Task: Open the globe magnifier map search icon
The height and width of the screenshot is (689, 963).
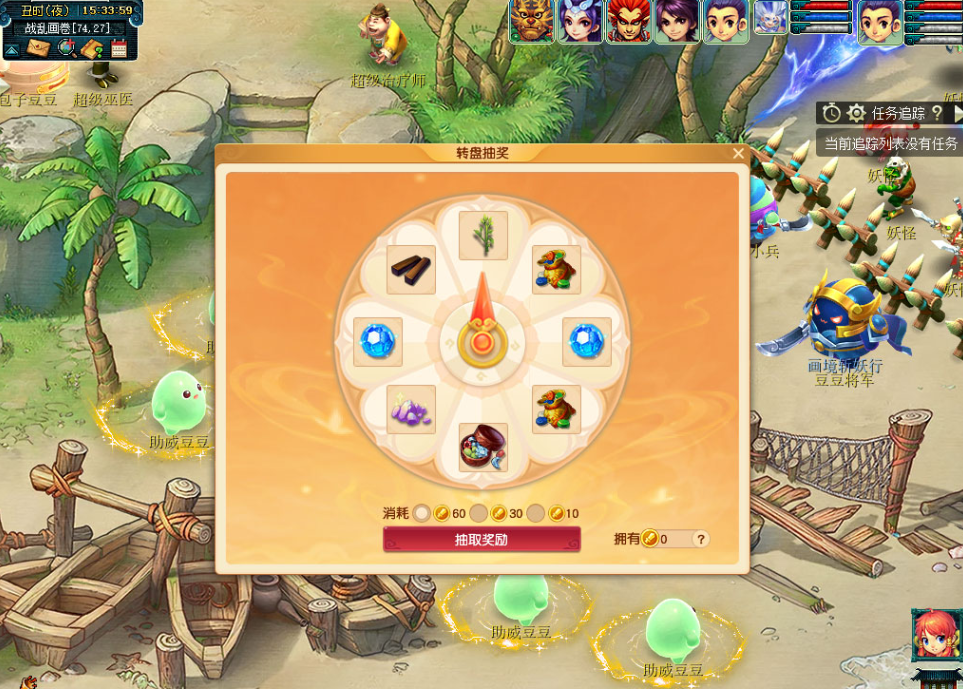Action: point(67,48)
